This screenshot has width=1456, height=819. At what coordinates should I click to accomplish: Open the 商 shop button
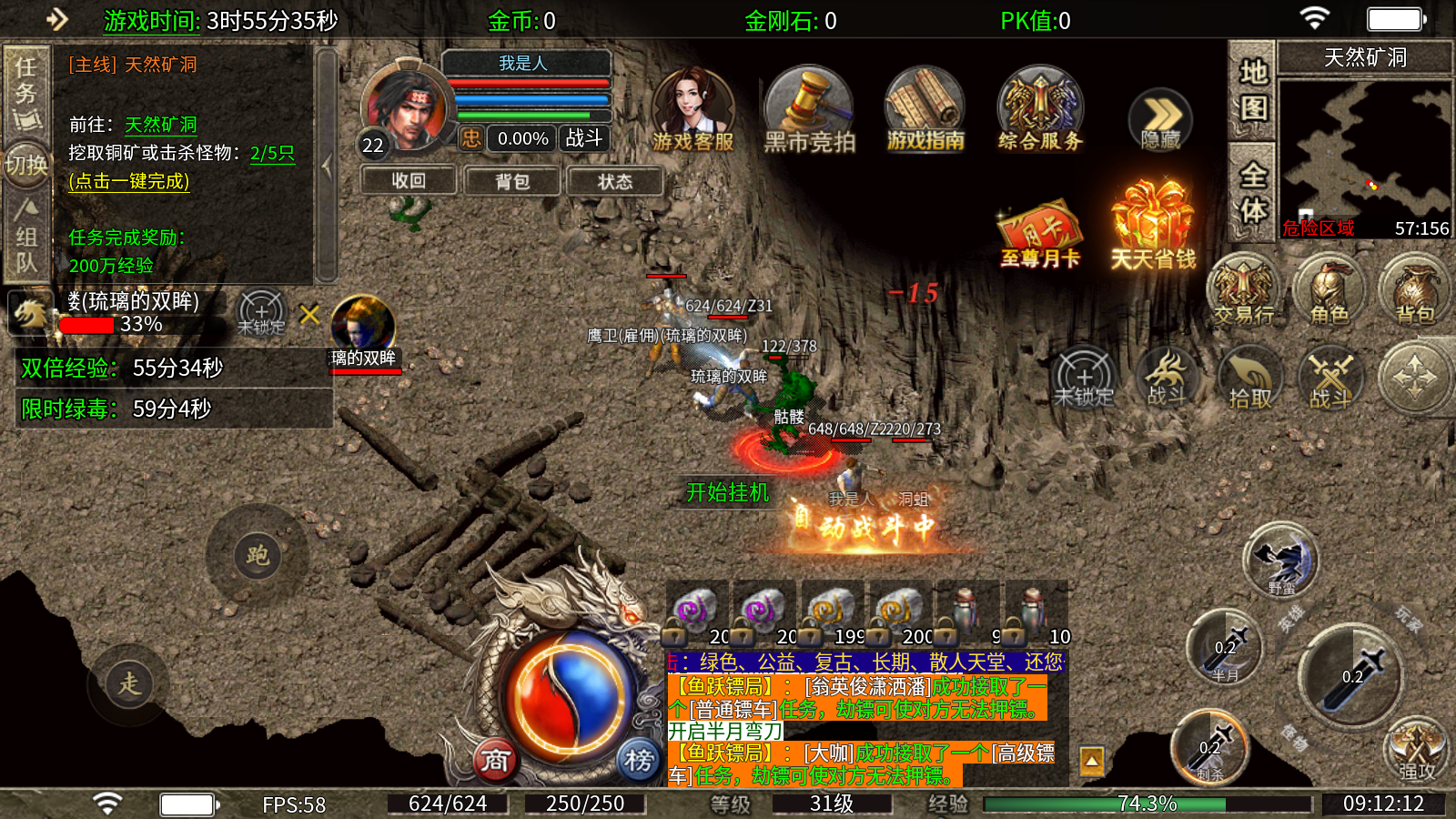[495, 760]
